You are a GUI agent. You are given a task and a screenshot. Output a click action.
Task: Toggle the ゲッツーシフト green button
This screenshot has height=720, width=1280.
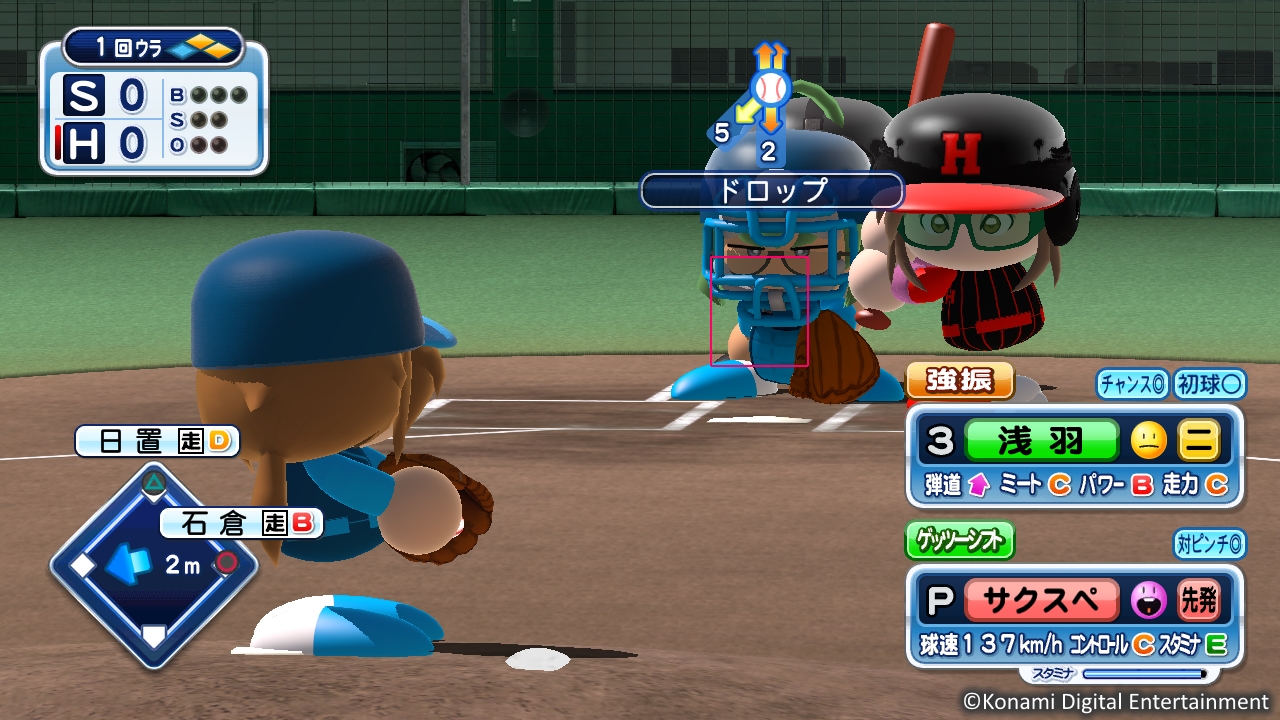click(959, 541)
